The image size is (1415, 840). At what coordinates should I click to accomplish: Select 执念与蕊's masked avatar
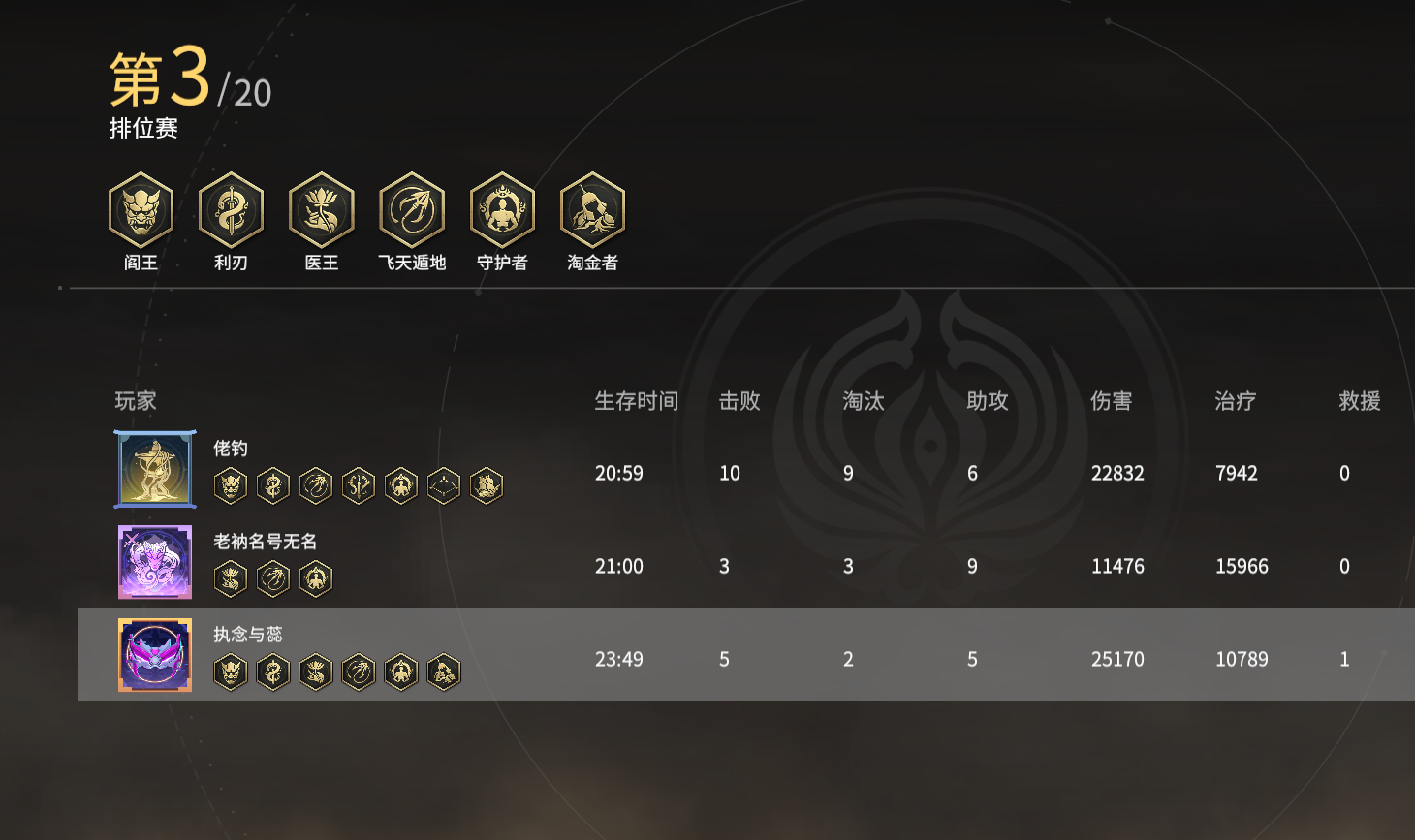click(155, 655)
